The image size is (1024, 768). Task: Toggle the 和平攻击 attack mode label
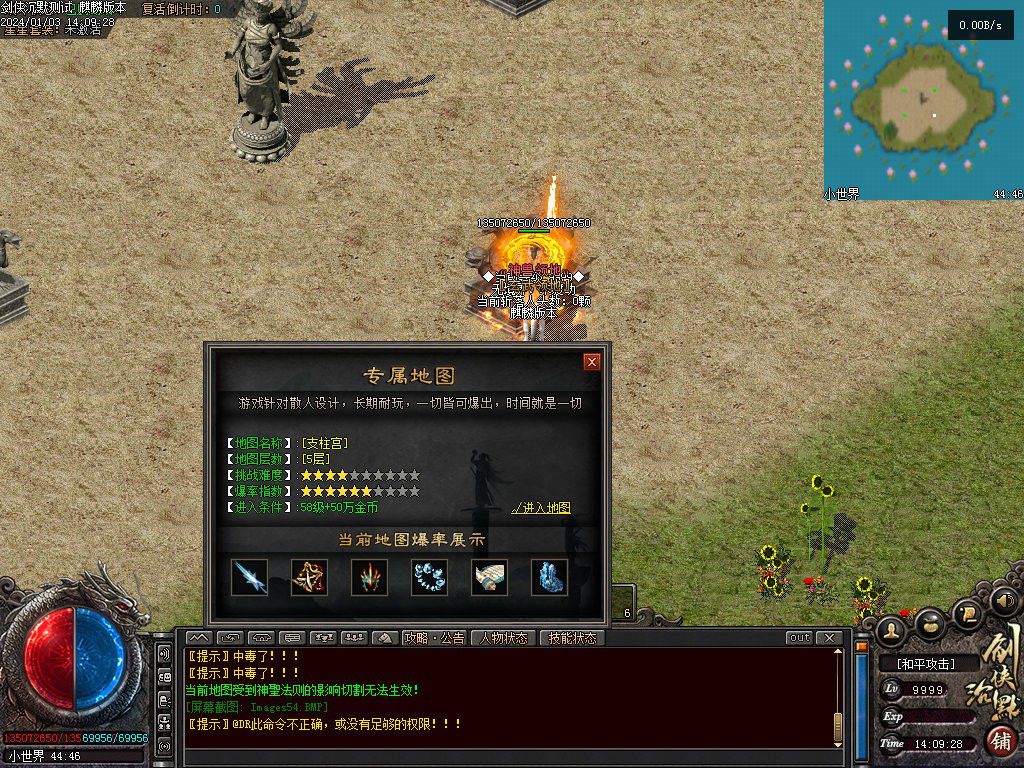point(925,663)
